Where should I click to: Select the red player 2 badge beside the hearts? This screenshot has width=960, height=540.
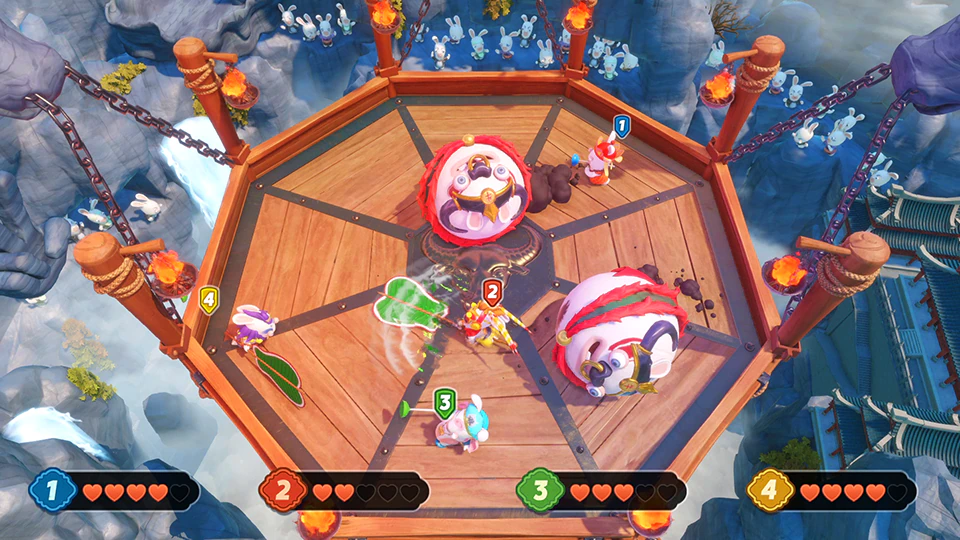281,491
